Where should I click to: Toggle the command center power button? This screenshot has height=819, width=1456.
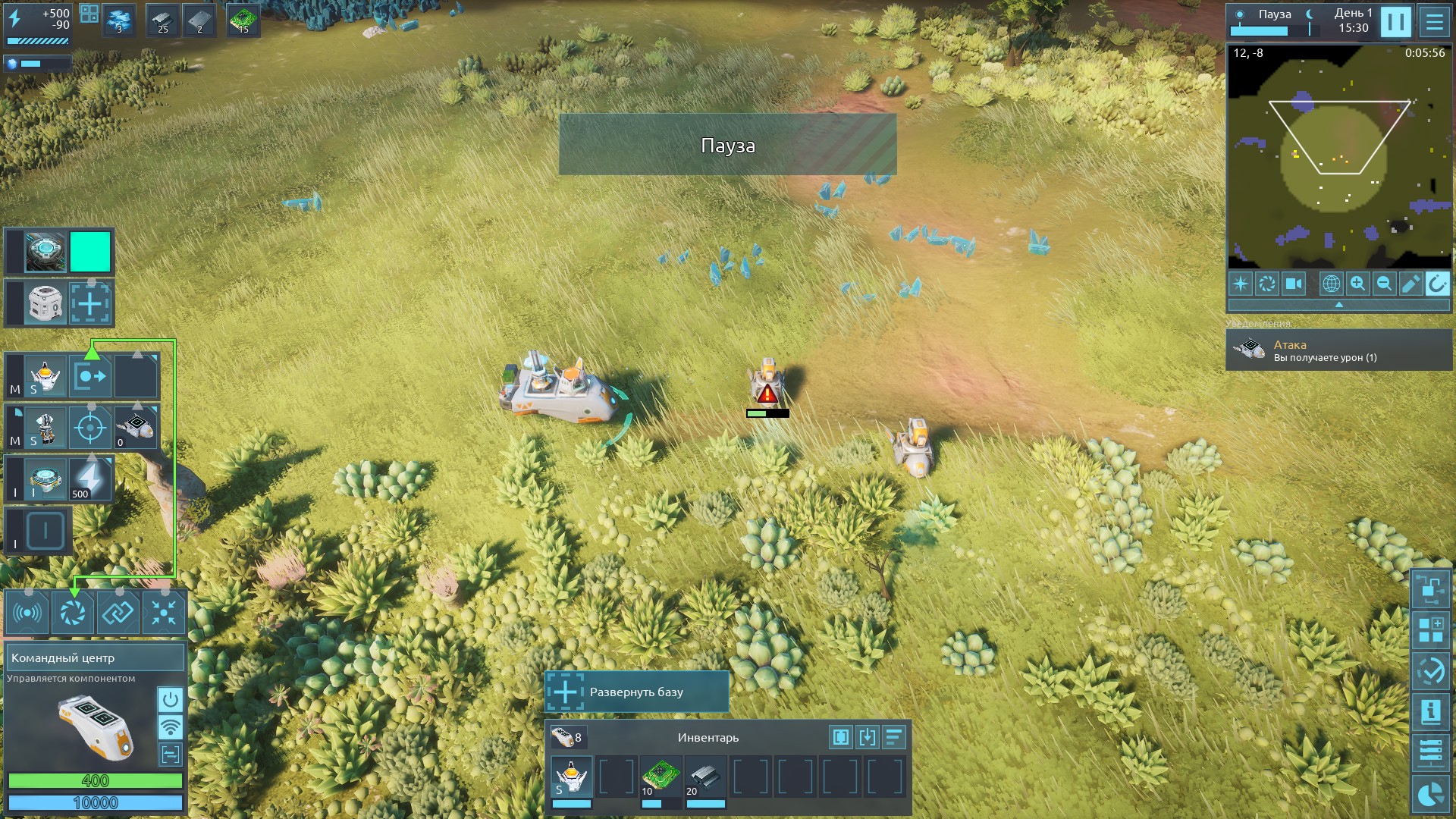[x=171, y=699]
